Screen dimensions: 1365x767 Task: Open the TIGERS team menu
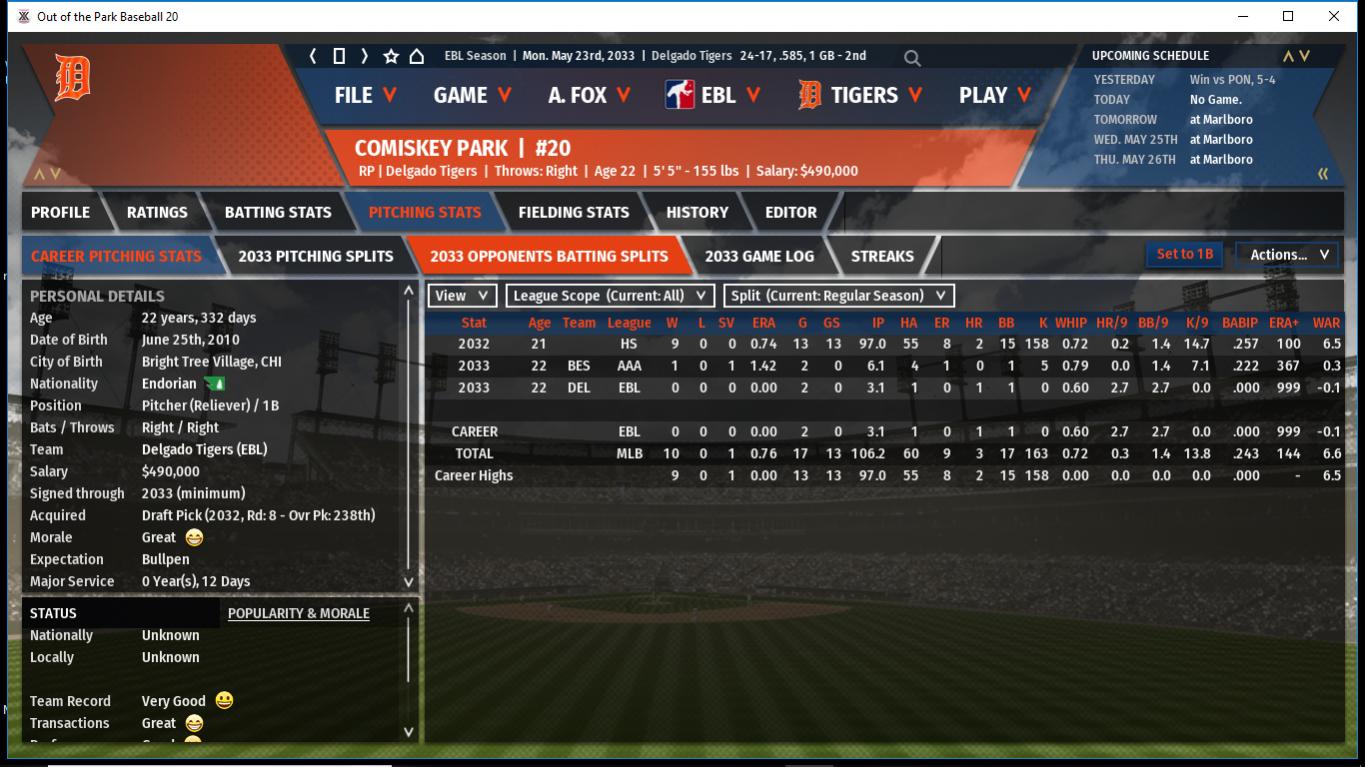(861, 95)
